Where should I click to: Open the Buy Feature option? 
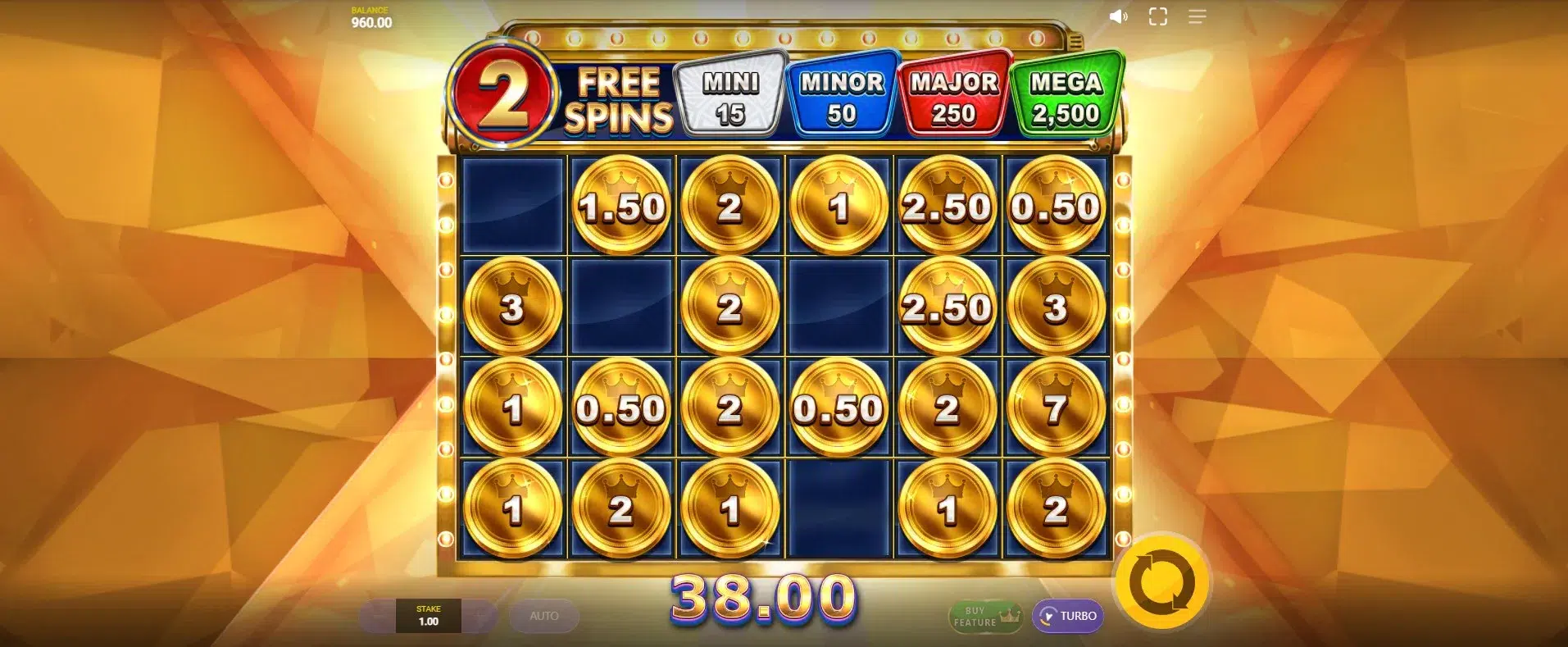(x=984, y=617)
